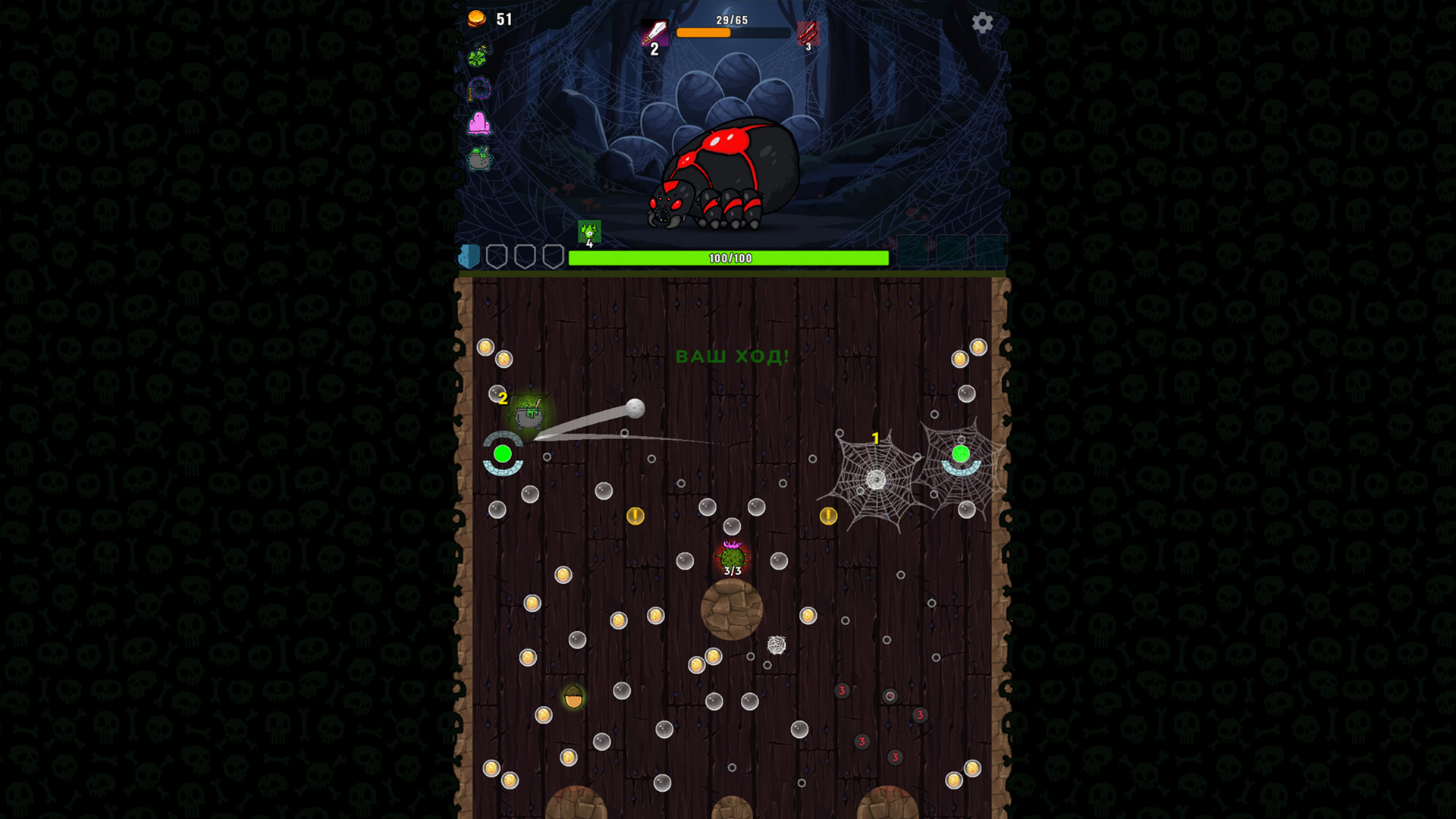Click the first empty shield slot
This screenshot has height=819, width=1456.
[x=498, y=256]
